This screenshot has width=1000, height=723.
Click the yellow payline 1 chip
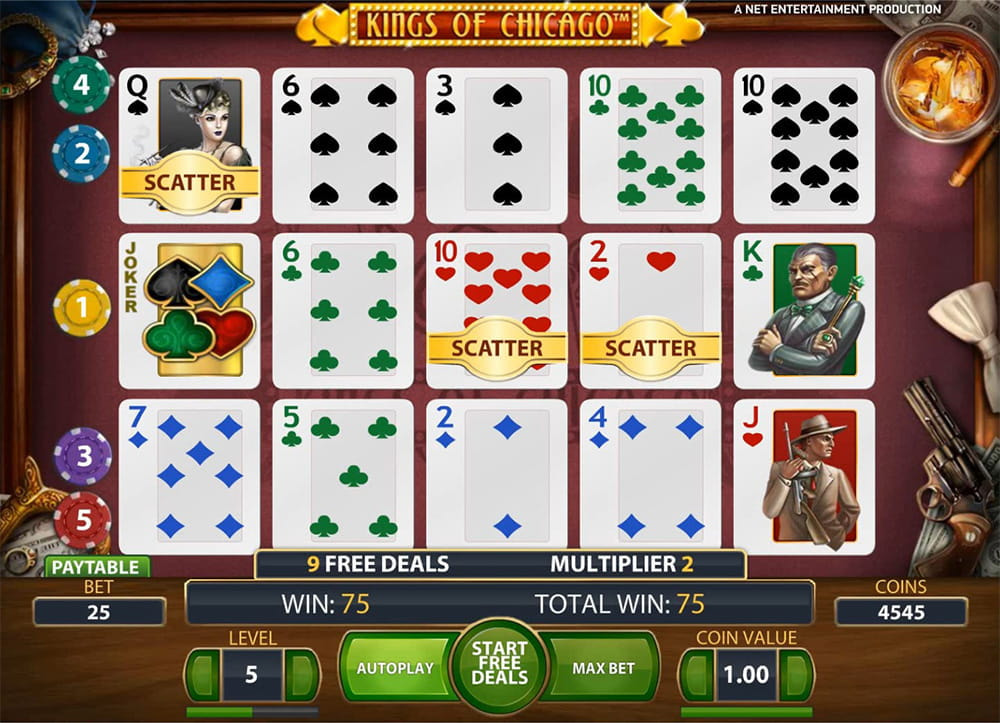click(82, 307)
